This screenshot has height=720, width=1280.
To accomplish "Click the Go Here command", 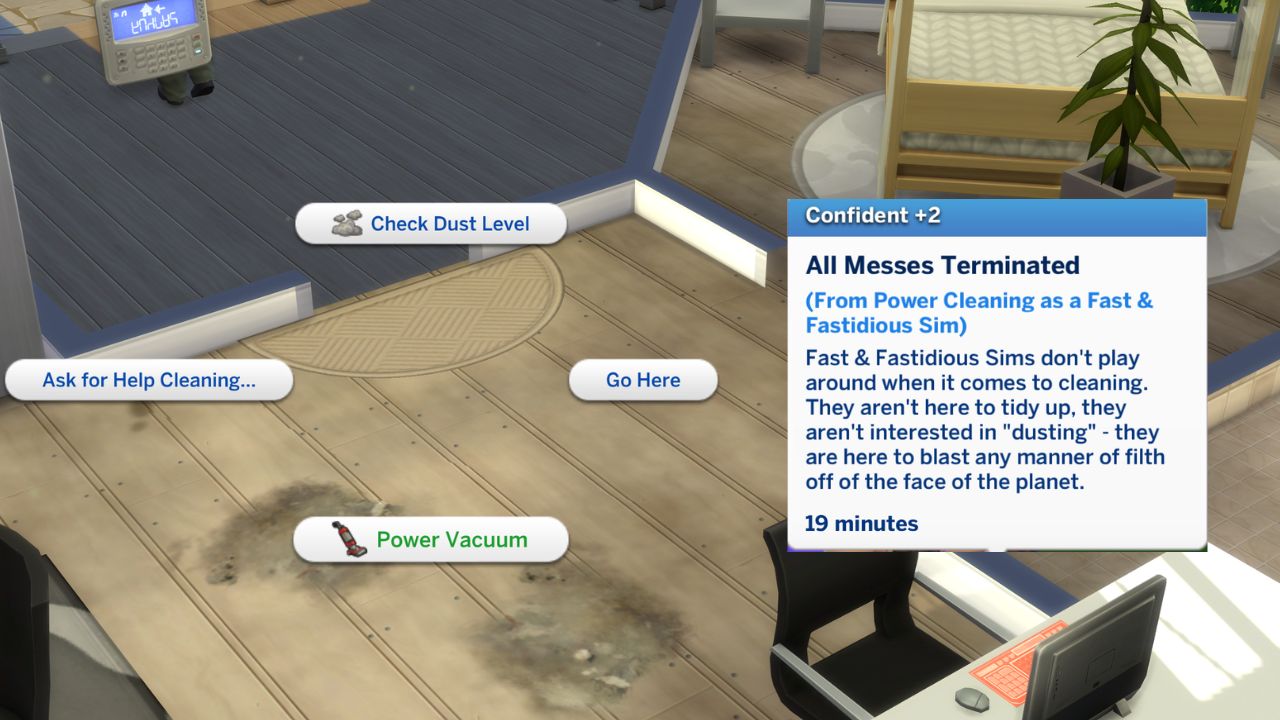I will click(642, 379).
